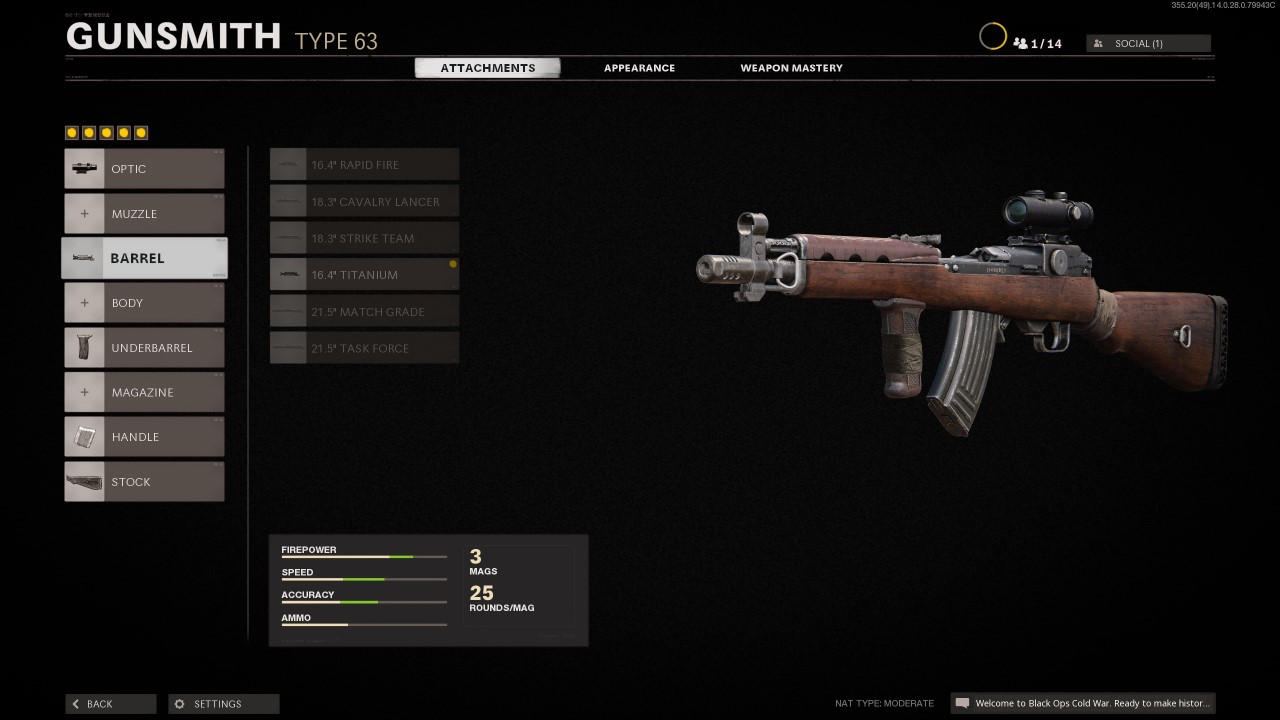Open the Muzzle slot with the plus icon

(85, 213)
